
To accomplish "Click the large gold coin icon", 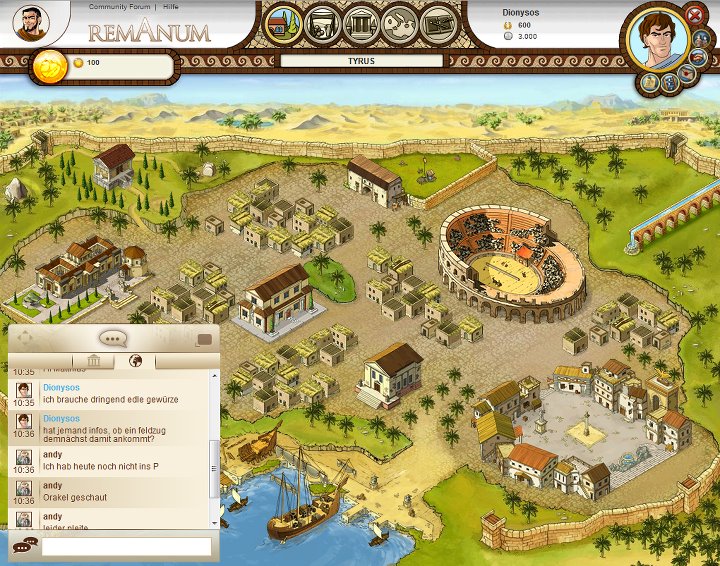I will pyautogui.click(x=49, y=66).
